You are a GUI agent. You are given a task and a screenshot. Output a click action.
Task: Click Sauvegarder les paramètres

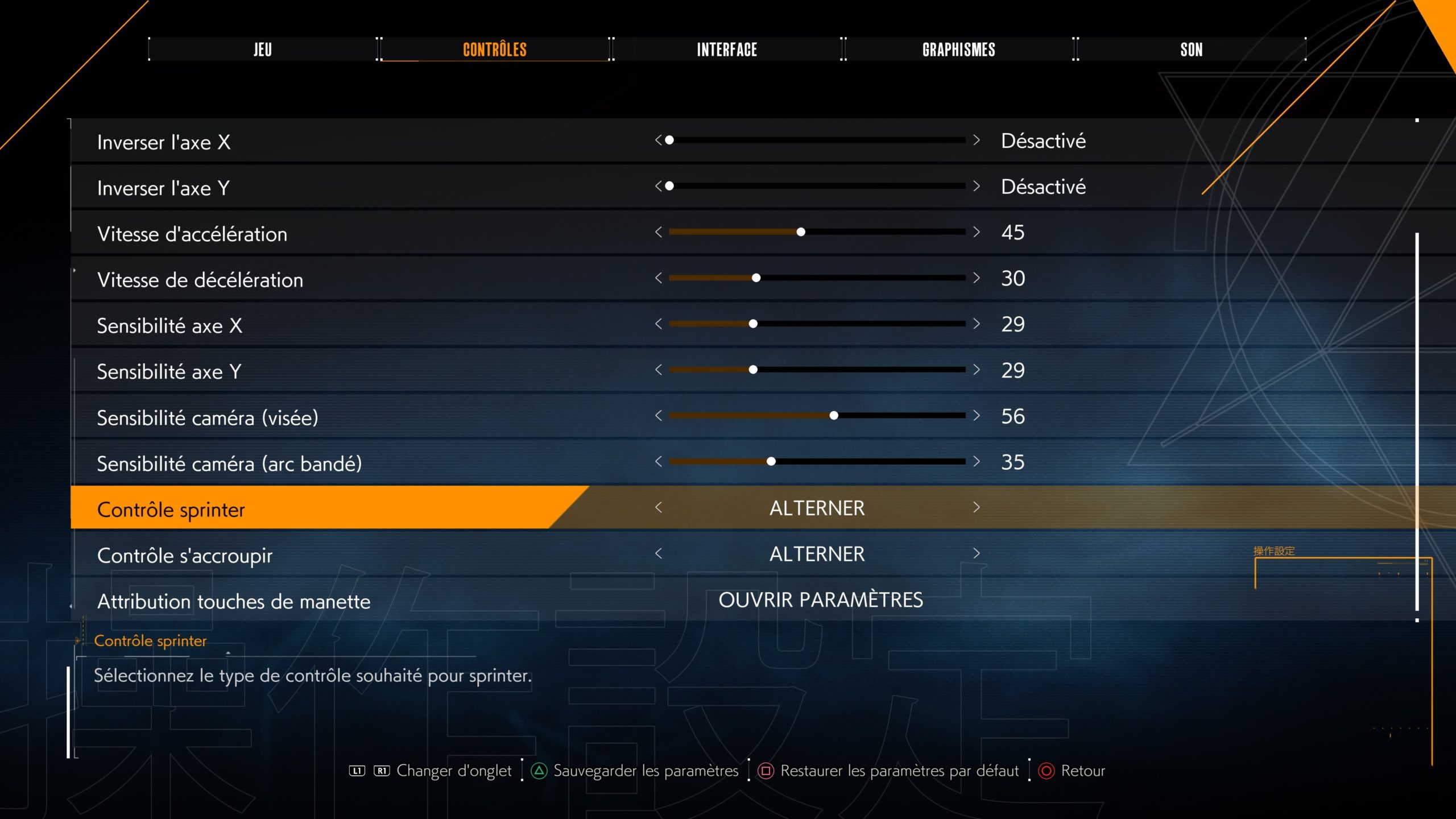click(645, 771)
